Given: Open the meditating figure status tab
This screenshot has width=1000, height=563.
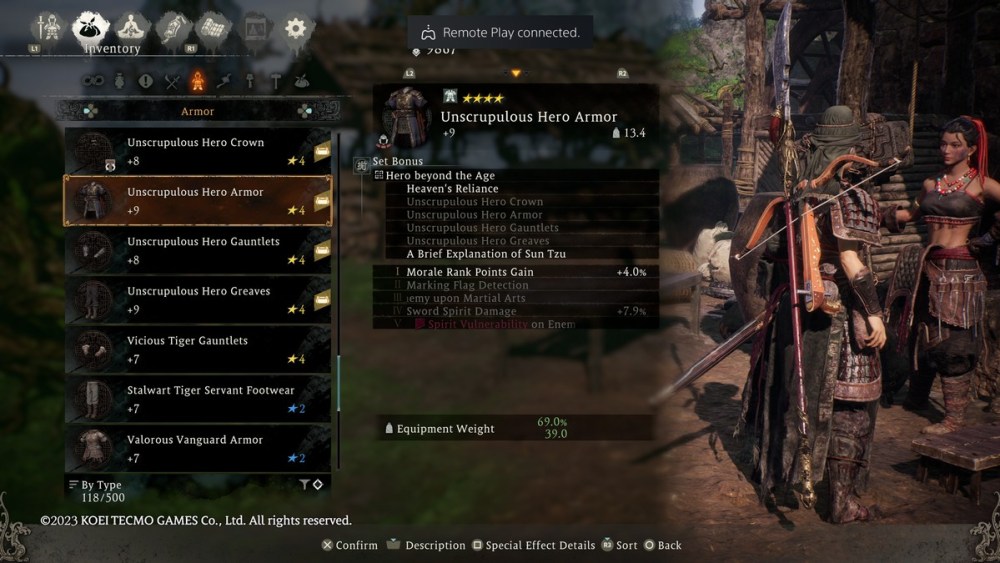Looking at the screenshot, I should [x=132, y=28].
